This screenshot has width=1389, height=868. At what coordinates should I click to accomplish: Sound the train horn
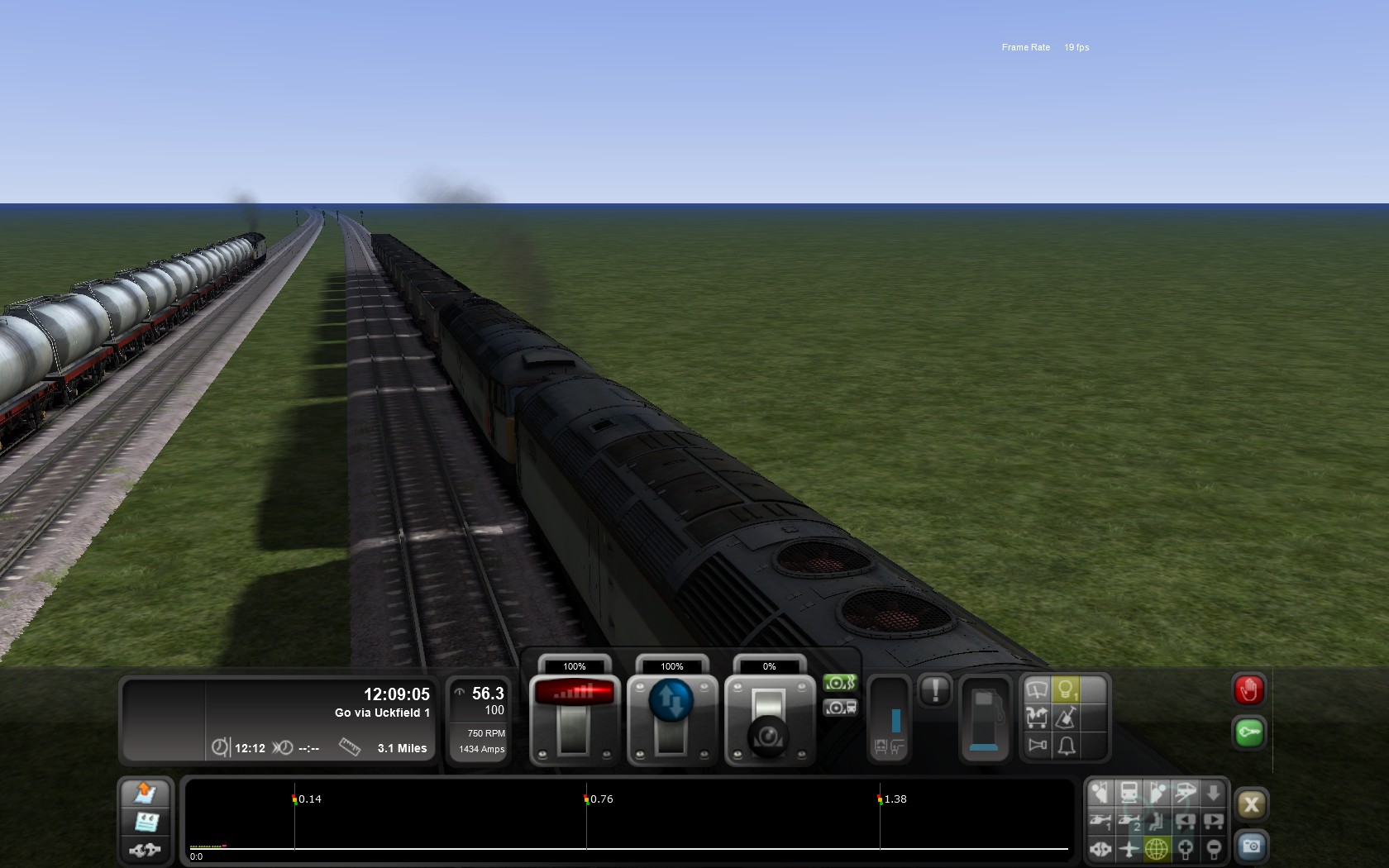1037,746
